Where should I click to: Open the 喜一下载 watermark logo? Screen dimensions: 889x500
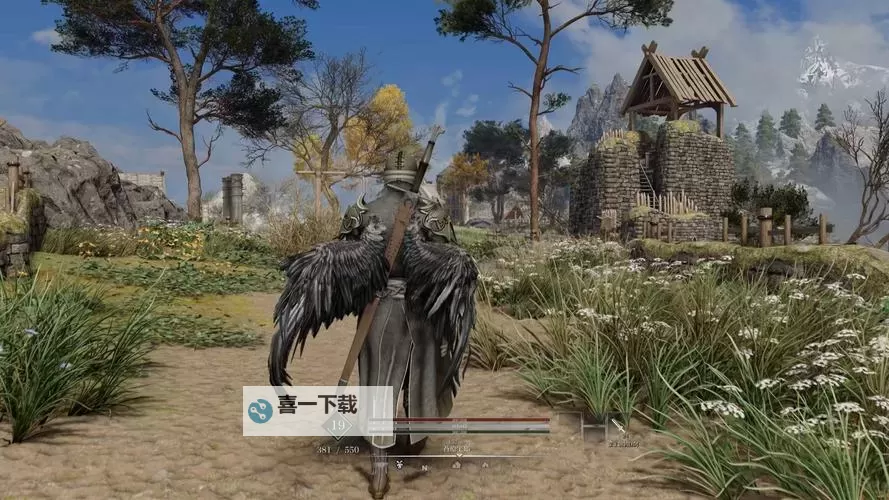point(262,410)
